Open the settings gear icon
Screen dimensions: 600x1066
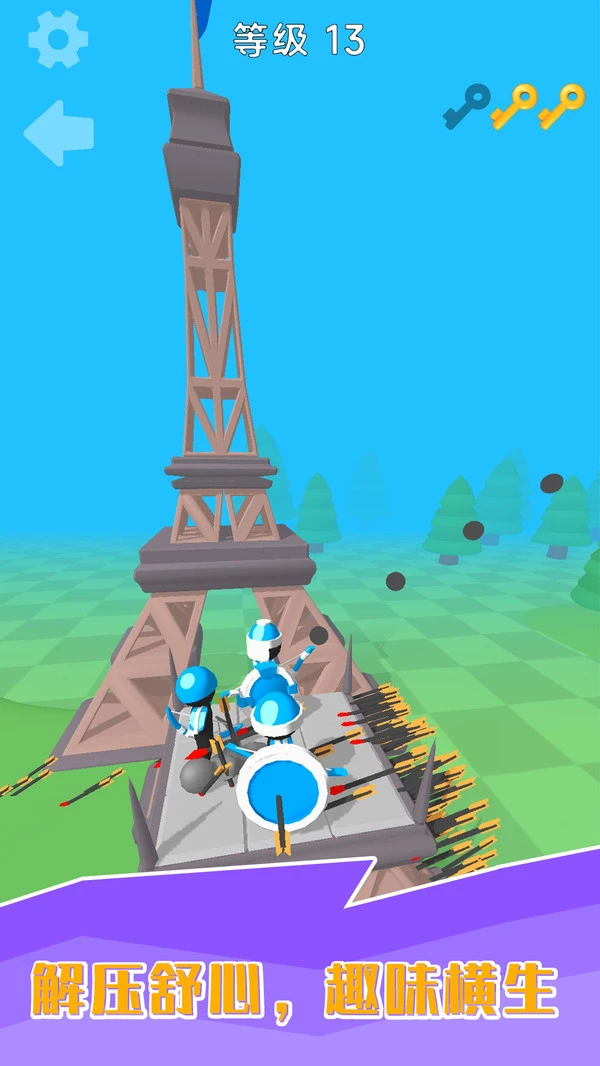click(x=58, y=40)
